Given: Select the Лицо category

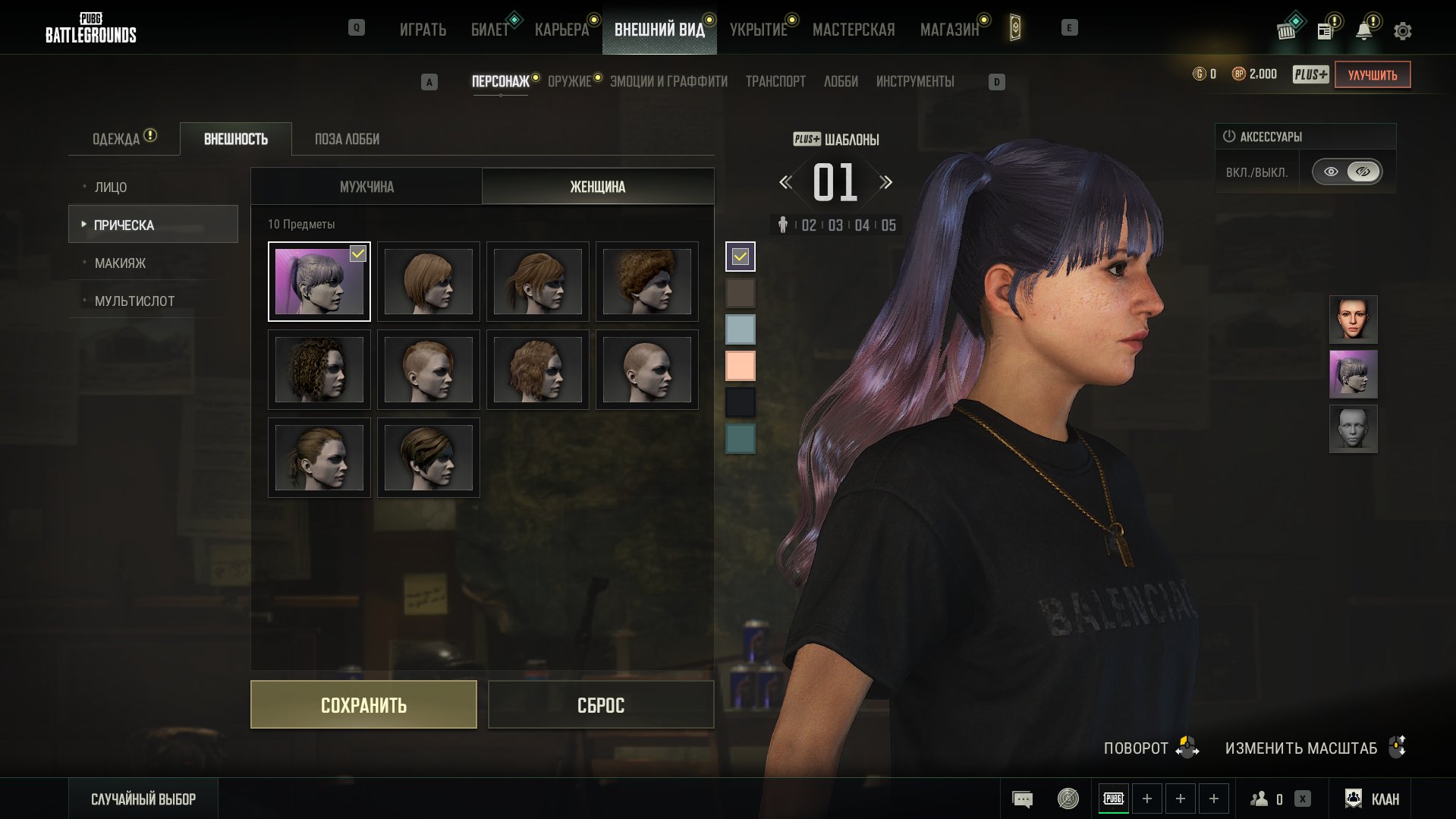Looking at the screenshot, I should (x=111, y=187).
